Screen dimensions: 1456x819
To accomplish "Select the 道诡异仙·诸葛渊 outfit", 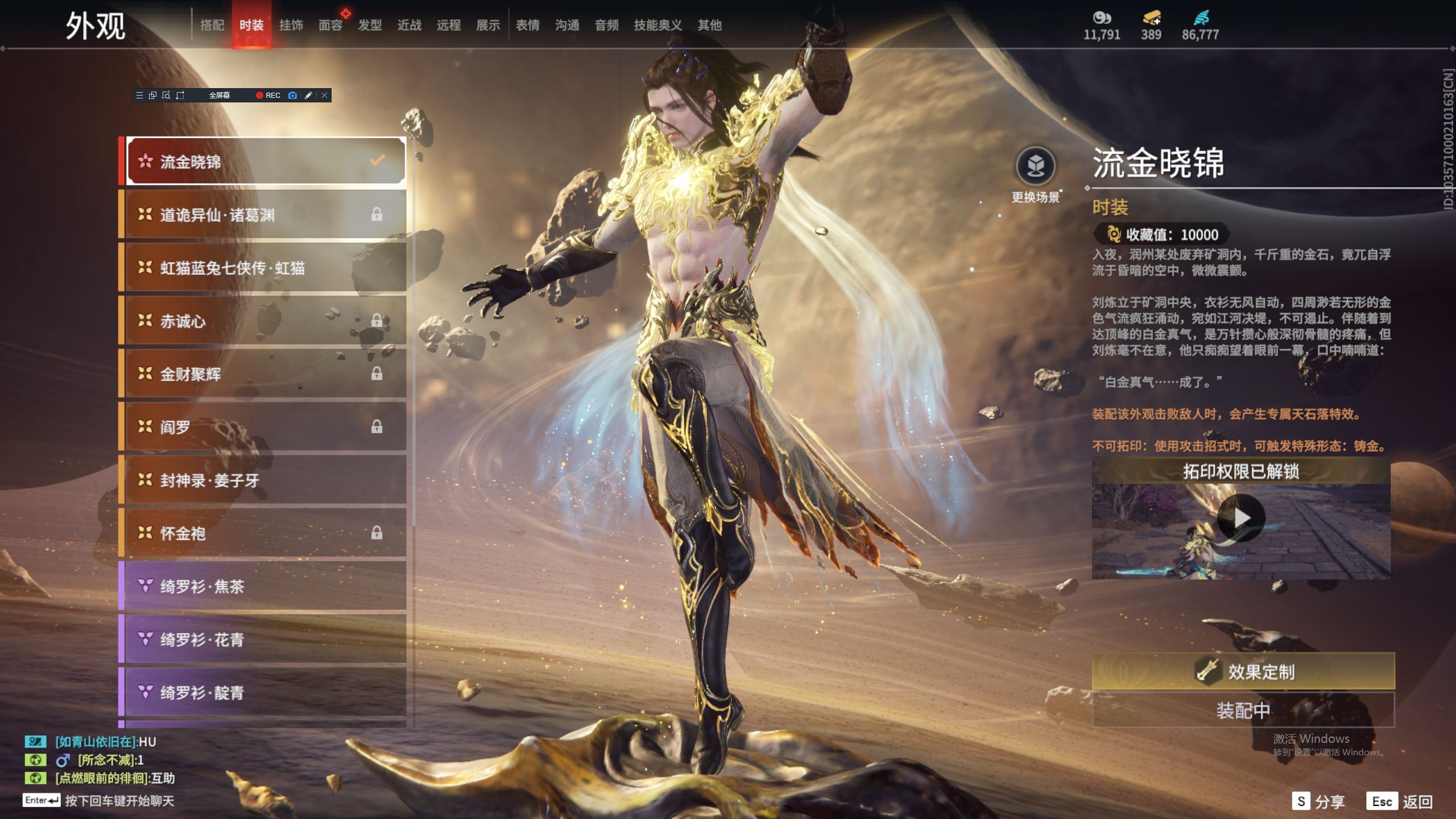I will pyautogui.click(x=265, y=214).
